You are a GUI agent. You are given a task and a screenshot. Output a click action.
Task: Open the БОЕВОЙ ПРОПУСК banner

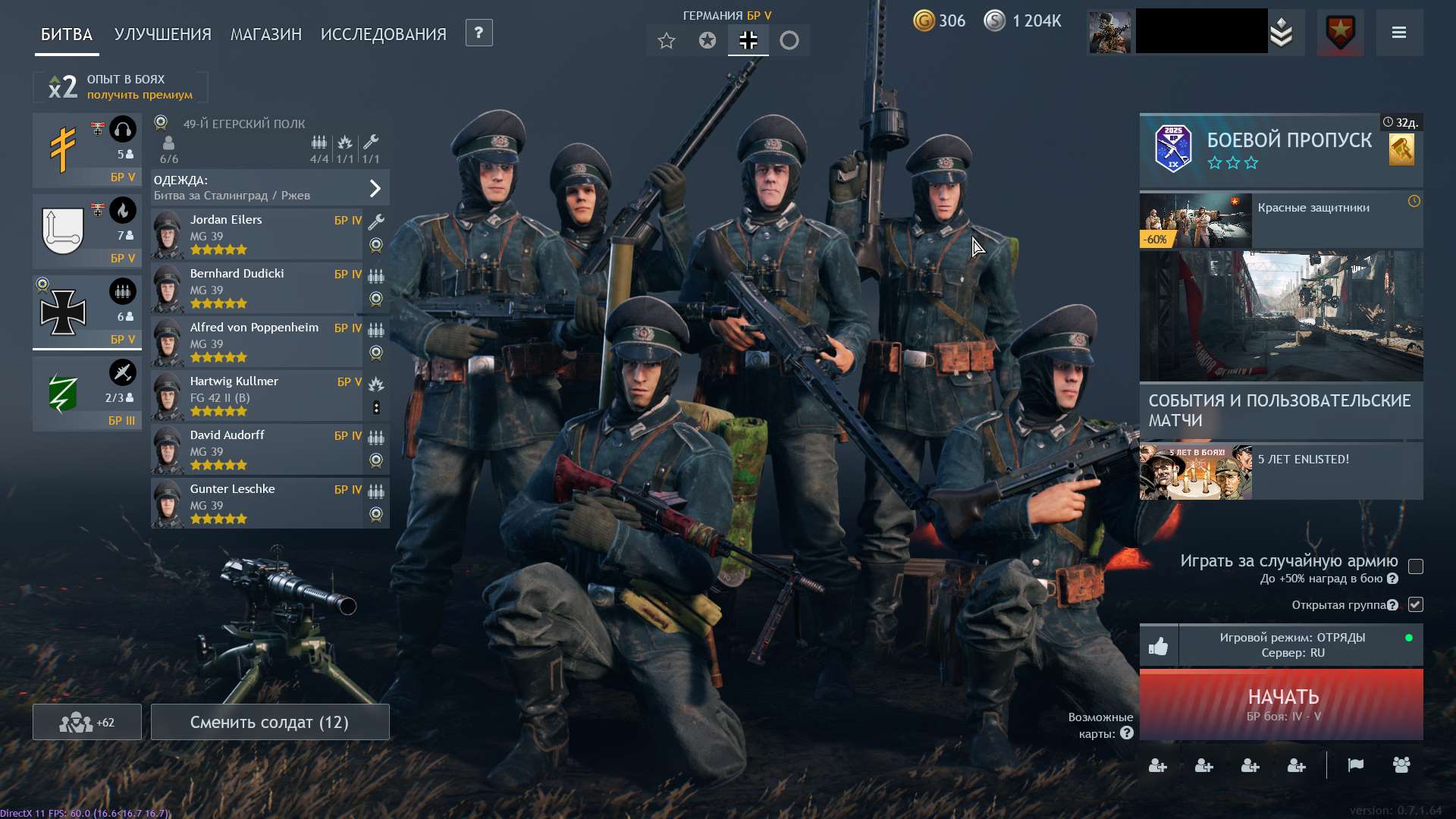pos(1280,150)
